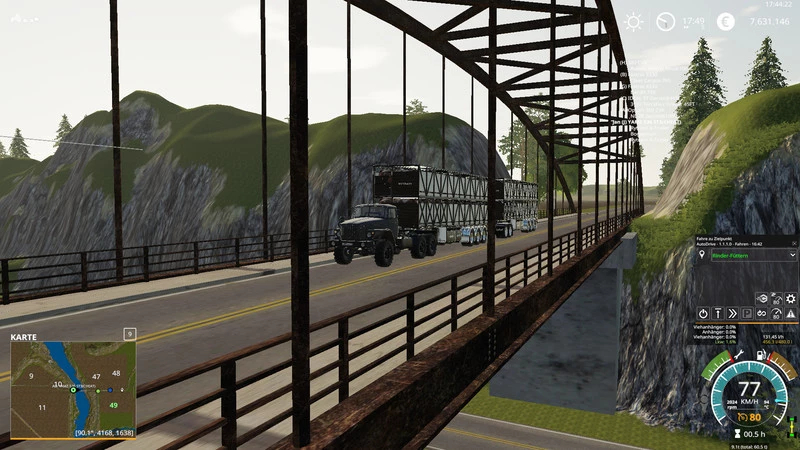Click the double-arrow fast-forward icon

[733, 313]
